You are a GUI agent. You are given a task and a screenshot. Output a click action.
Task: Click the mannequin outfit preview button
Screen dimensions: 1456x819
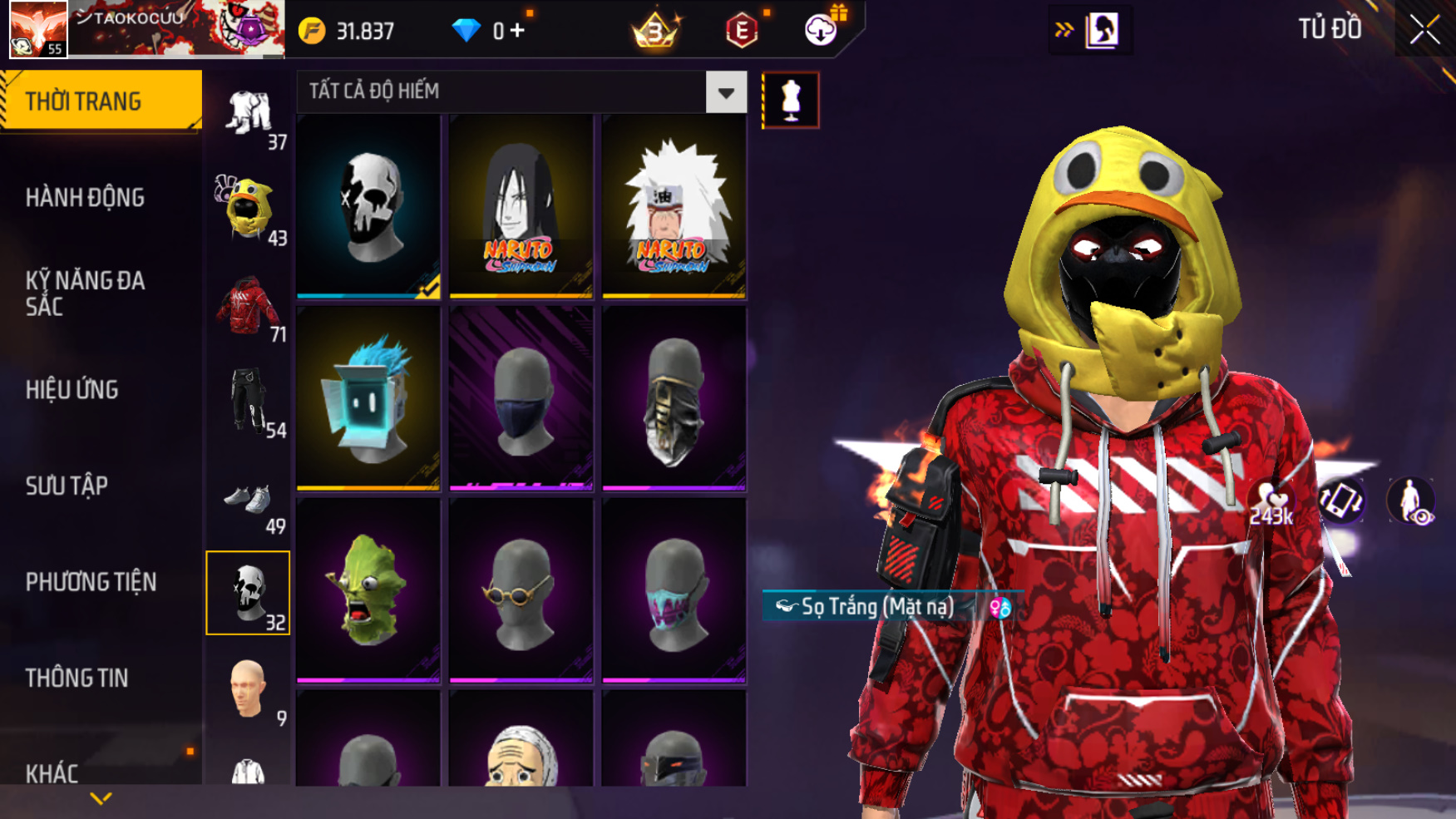click(x=791, y=101)
